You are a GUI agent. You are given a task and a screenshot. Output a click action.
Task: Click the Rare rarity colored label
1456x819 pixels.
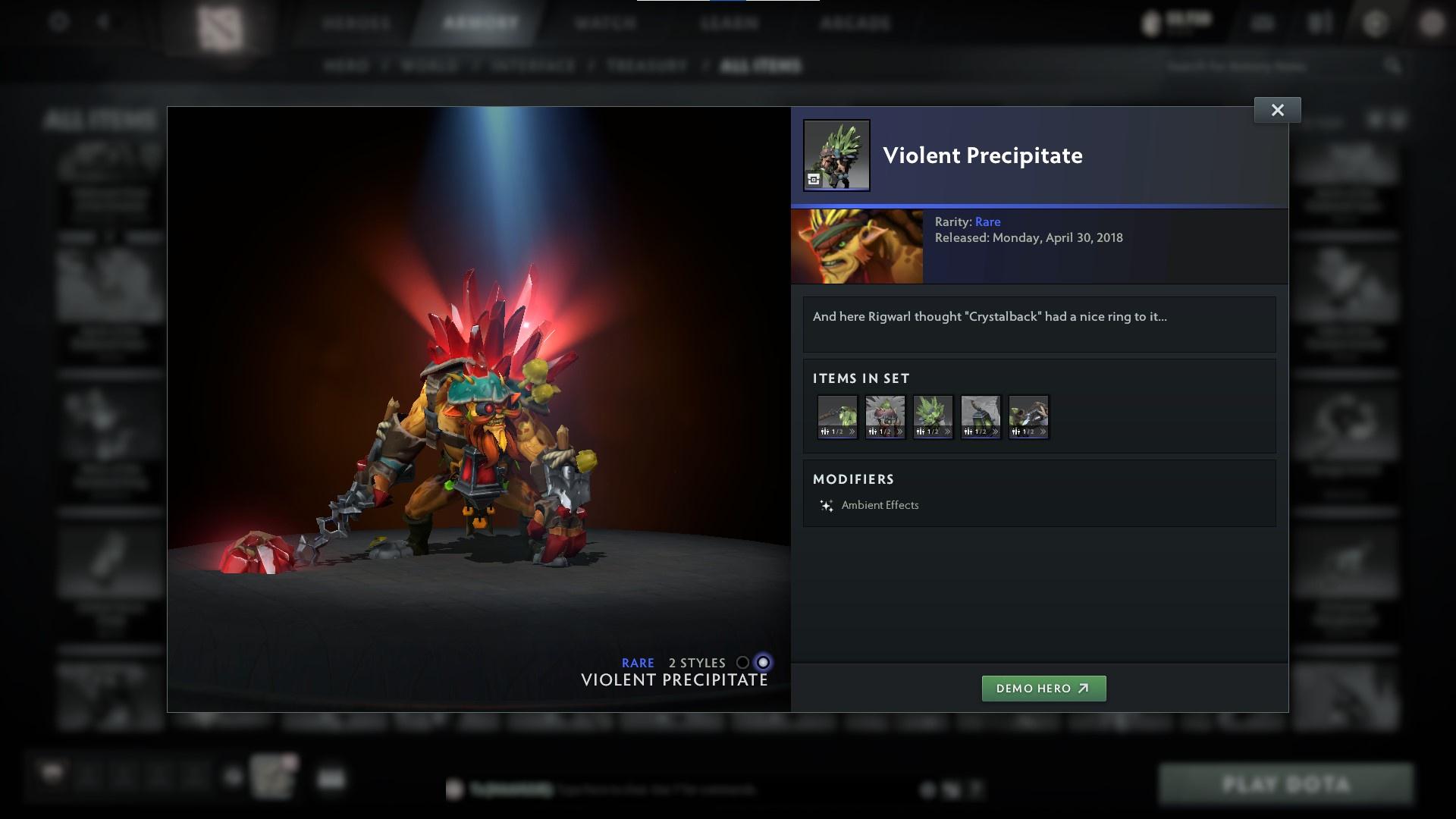tap(987, 221)
